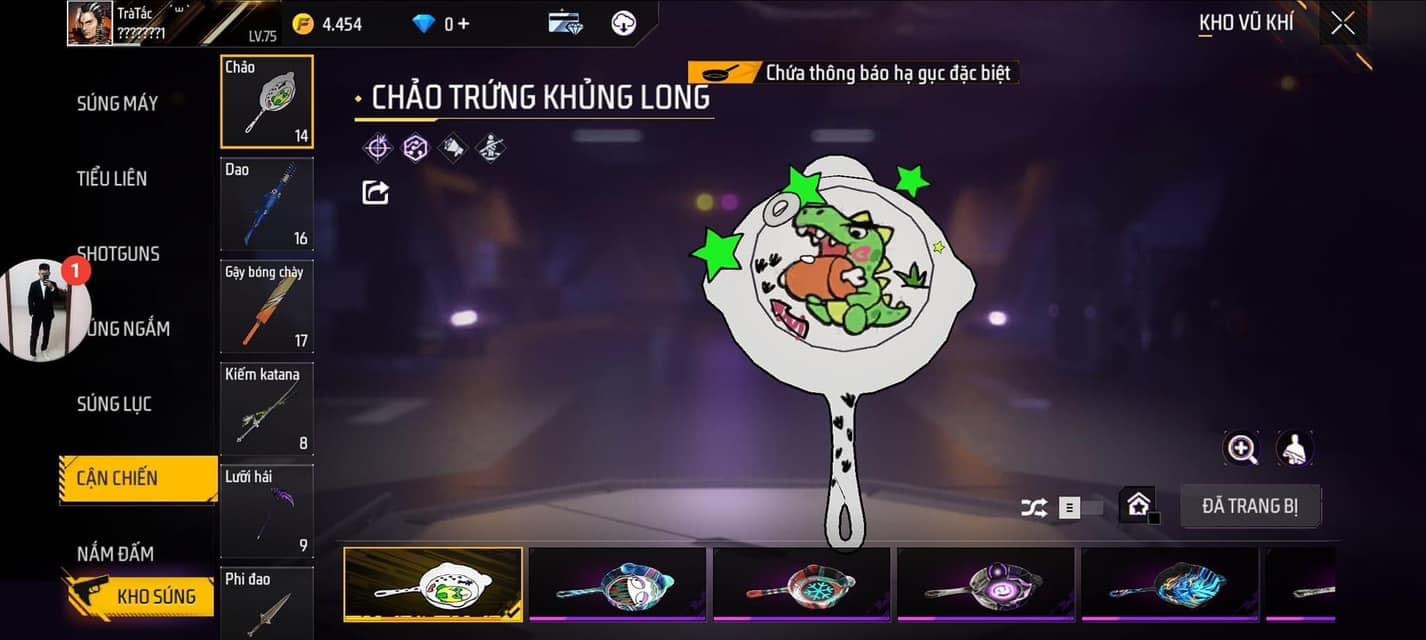
Task: Select the Shotguns category
Action: click(x=118, y=253)
